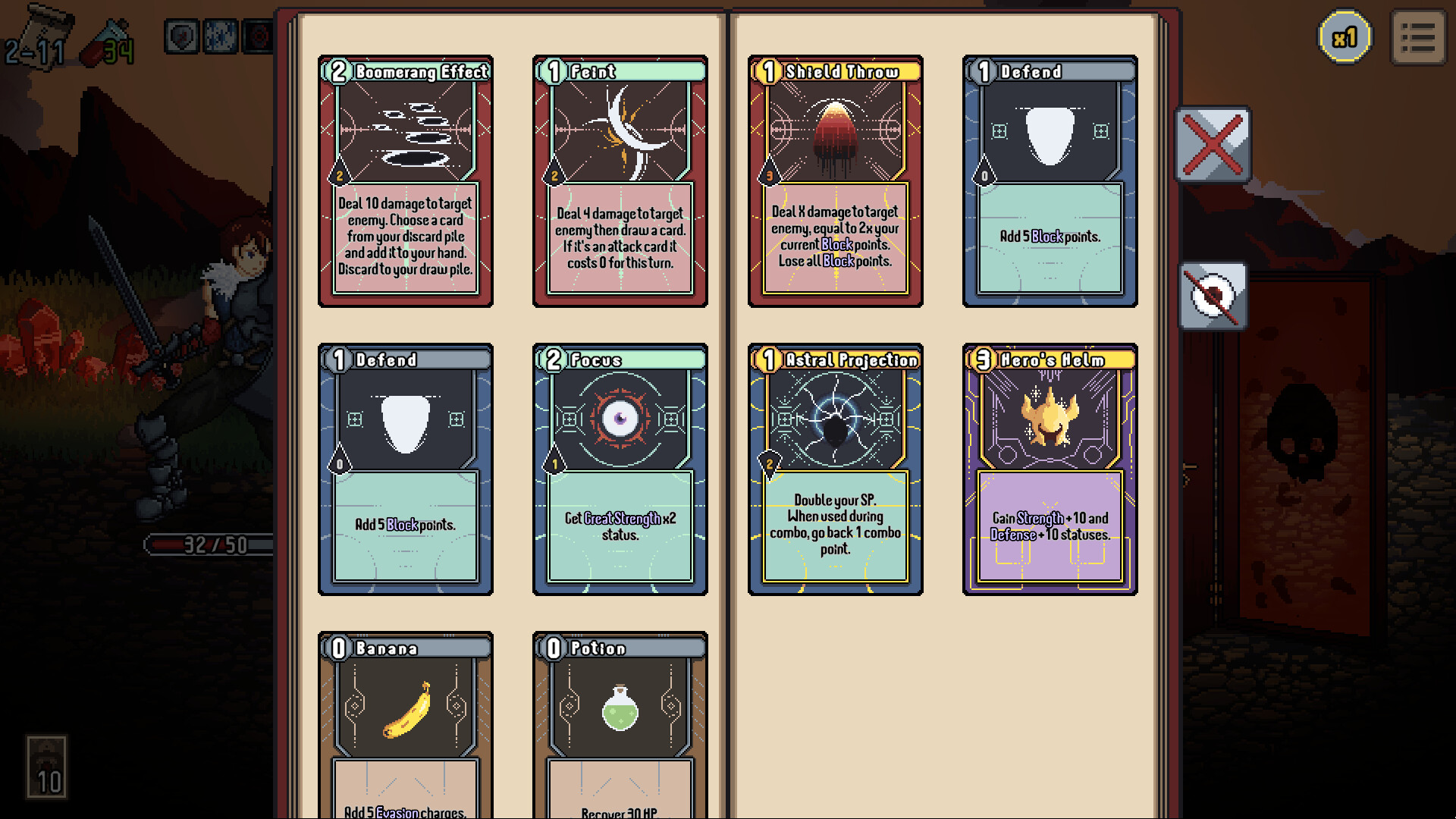The height and width of the screenshot is (819, 1456).
Task: Select the Focus card
Action: click(620, 470)
